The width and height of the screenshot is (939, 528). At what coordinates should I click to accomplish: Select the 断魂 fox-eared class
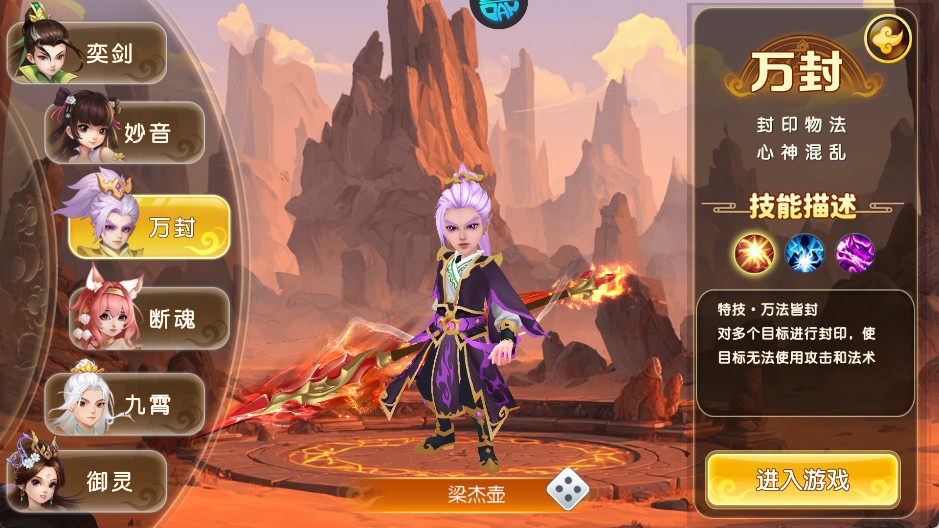(150, 319)
